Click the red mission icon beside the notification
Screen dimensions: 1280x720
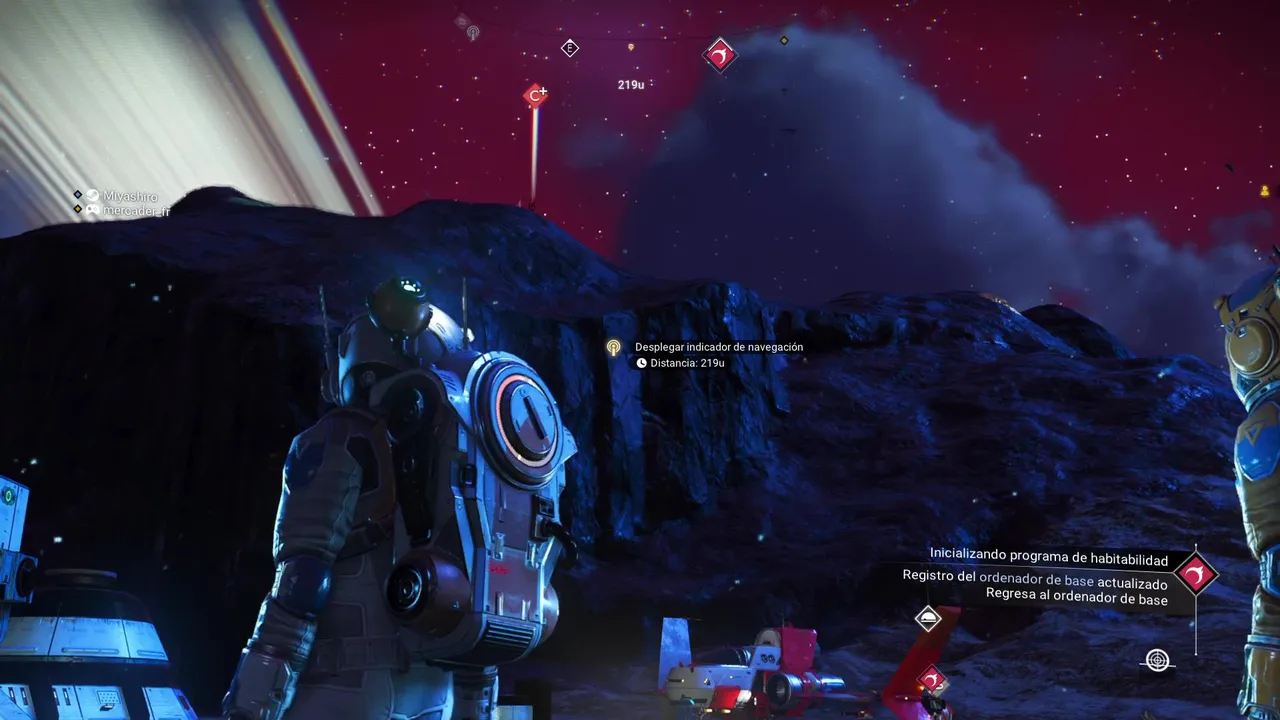click(x=1195, y=574)
